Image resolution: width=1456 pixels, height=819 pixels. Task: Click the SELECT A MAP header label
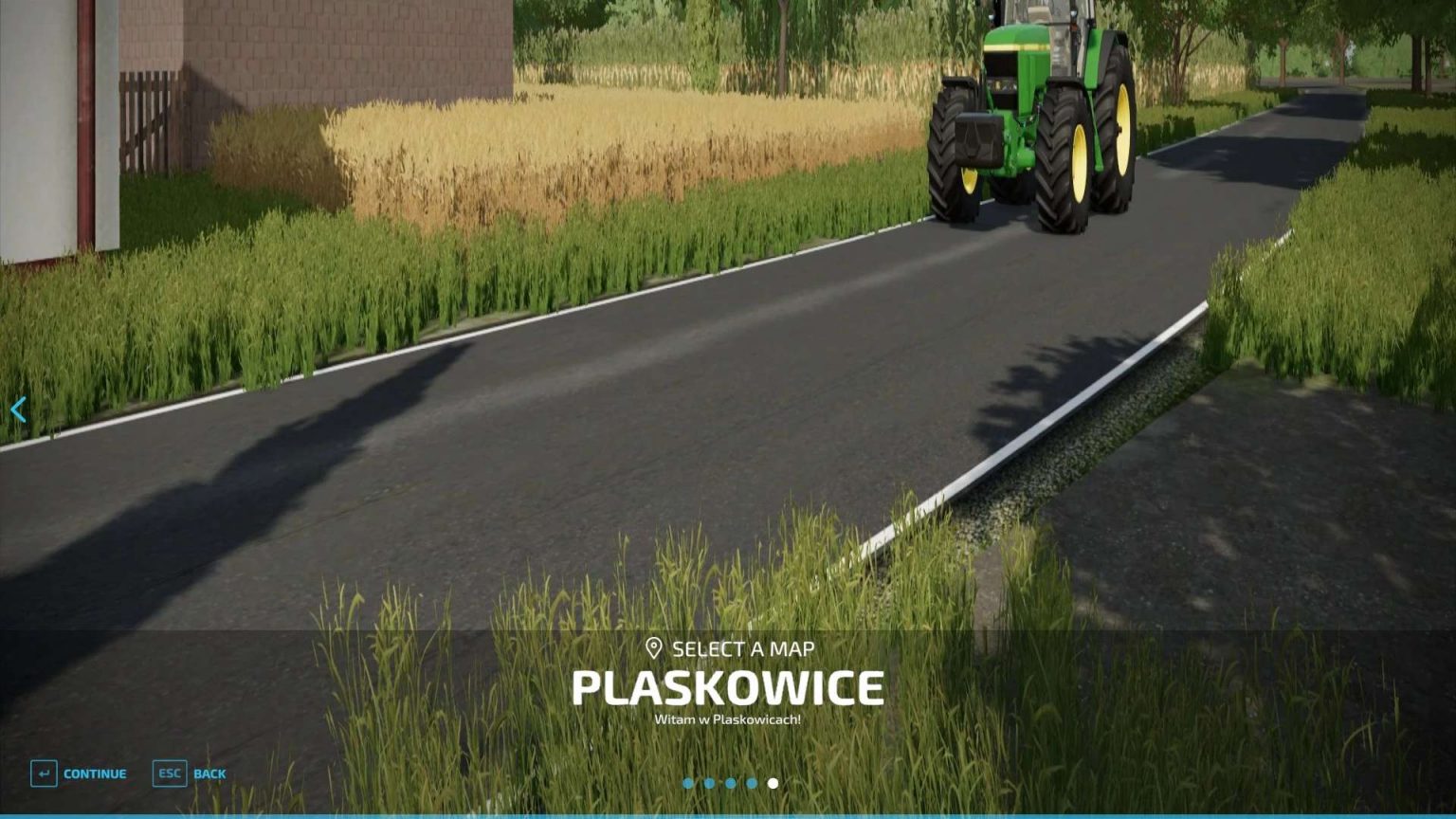pos(744,649)
